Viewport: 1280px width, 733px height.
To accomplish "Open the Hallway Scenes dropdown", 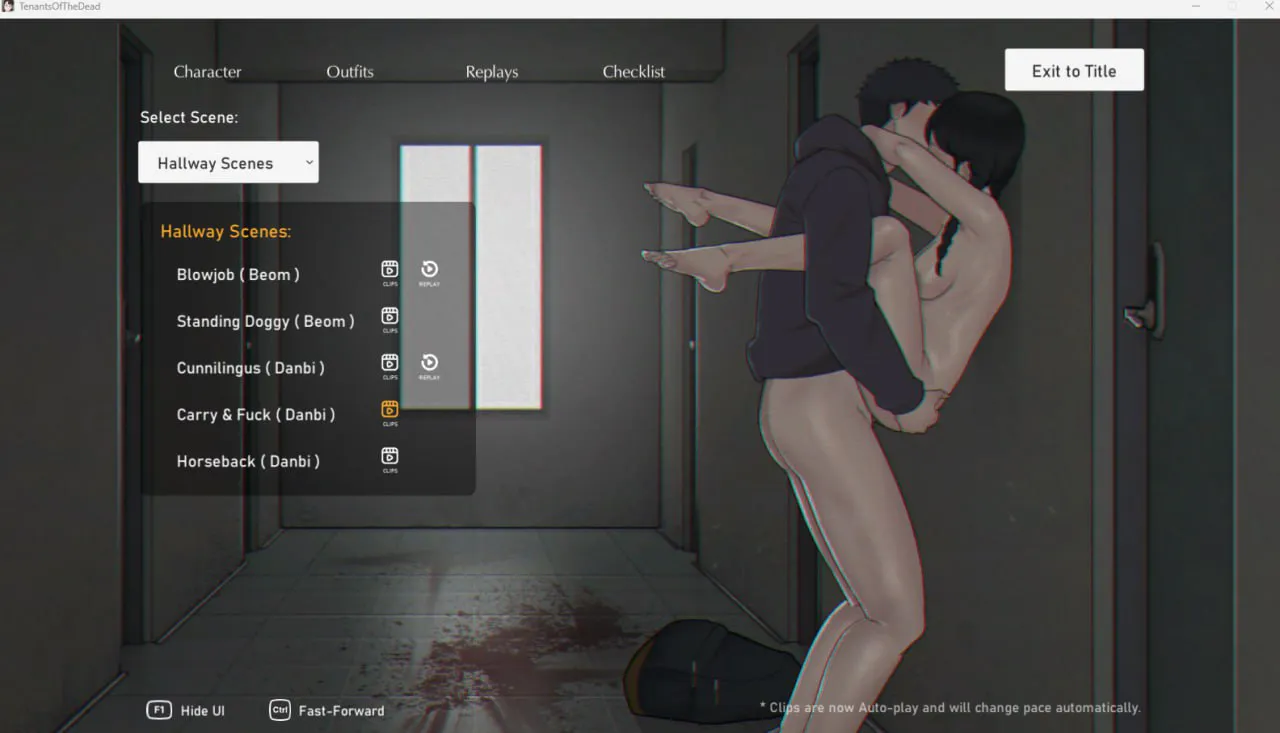I will (228, 163).
